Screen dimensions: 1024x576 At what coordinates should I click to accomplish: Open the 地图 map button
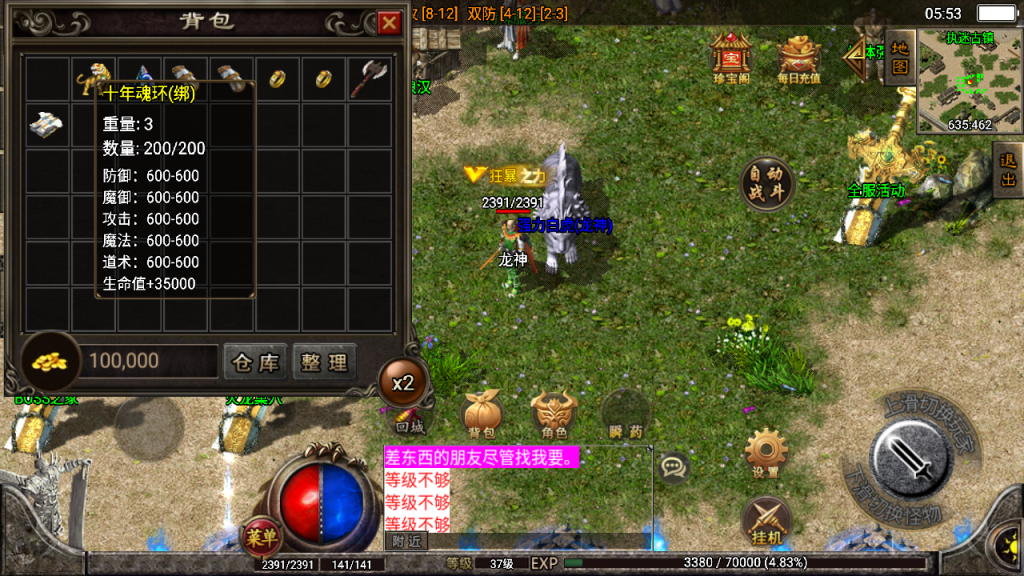900,56
